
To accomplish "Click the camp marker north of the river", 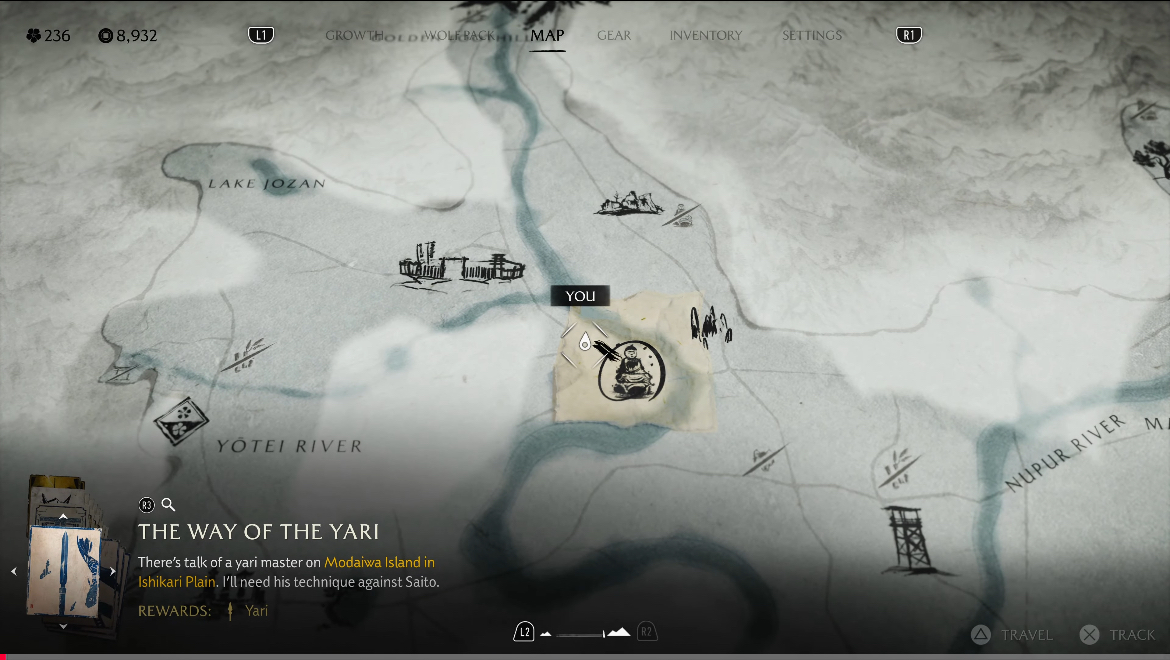I will pos(629,204).
